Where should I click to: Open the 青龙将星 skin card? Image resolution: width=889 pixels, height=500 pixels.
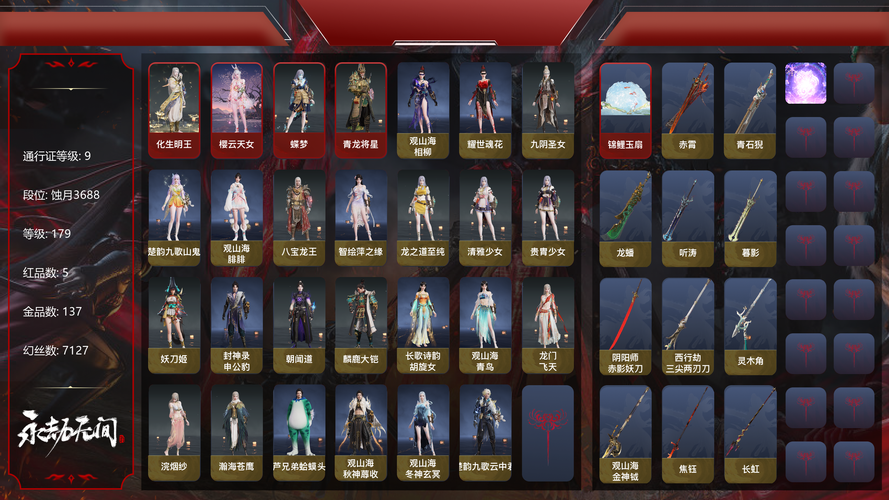(360, 107)
